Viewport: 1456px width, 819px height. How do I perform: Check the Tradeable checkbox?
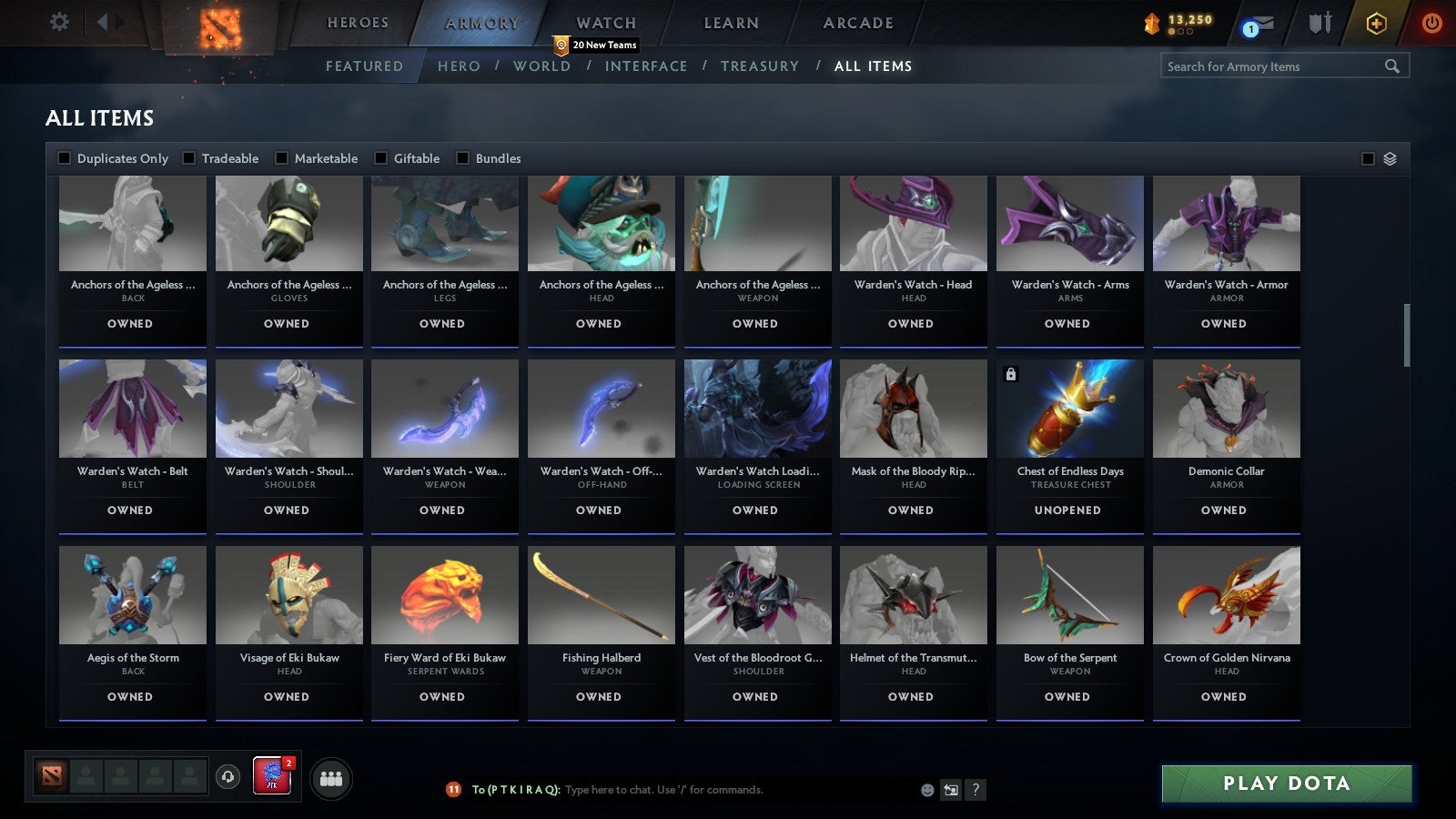click(188, 157)
